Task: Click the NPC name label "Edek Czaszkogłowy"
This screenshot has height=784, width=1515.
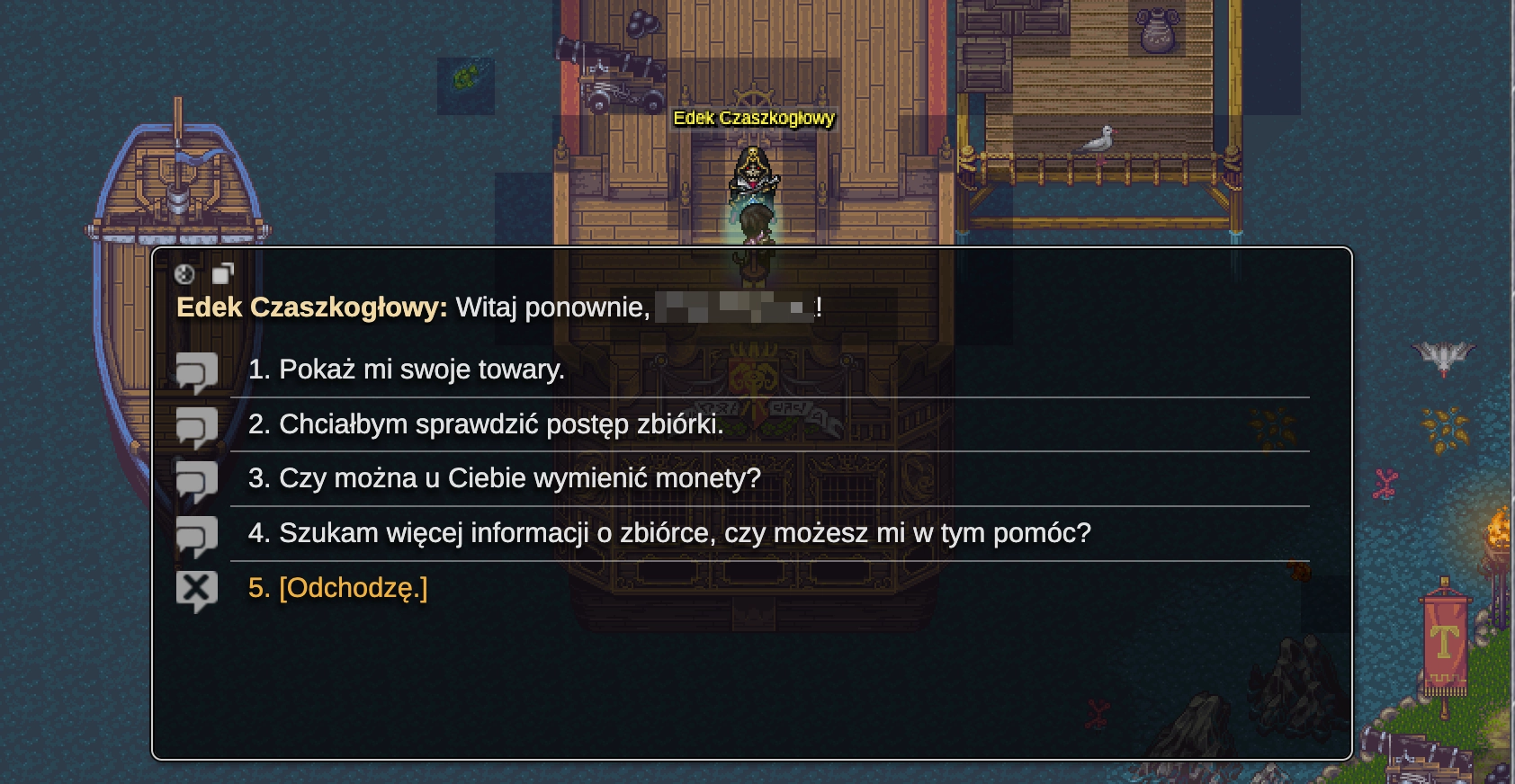Action: [754, 120]
